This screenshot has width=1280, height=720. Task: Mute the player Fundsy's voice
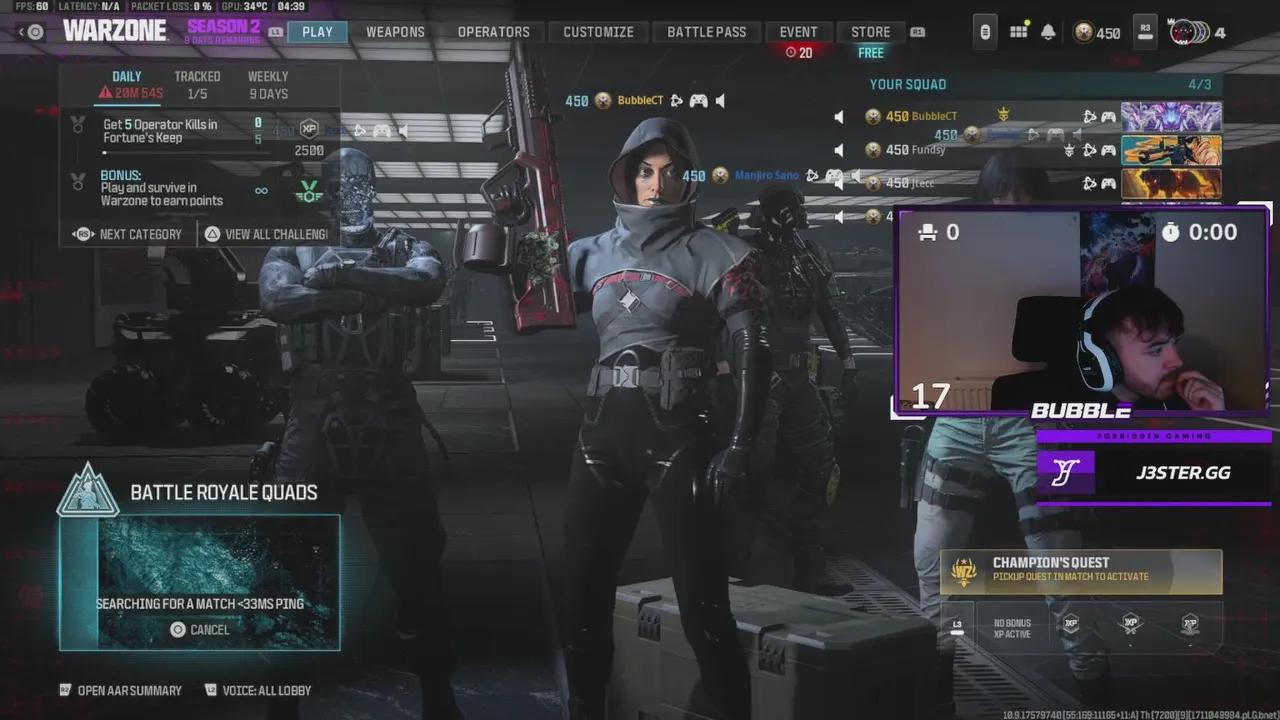pos(837,149)
